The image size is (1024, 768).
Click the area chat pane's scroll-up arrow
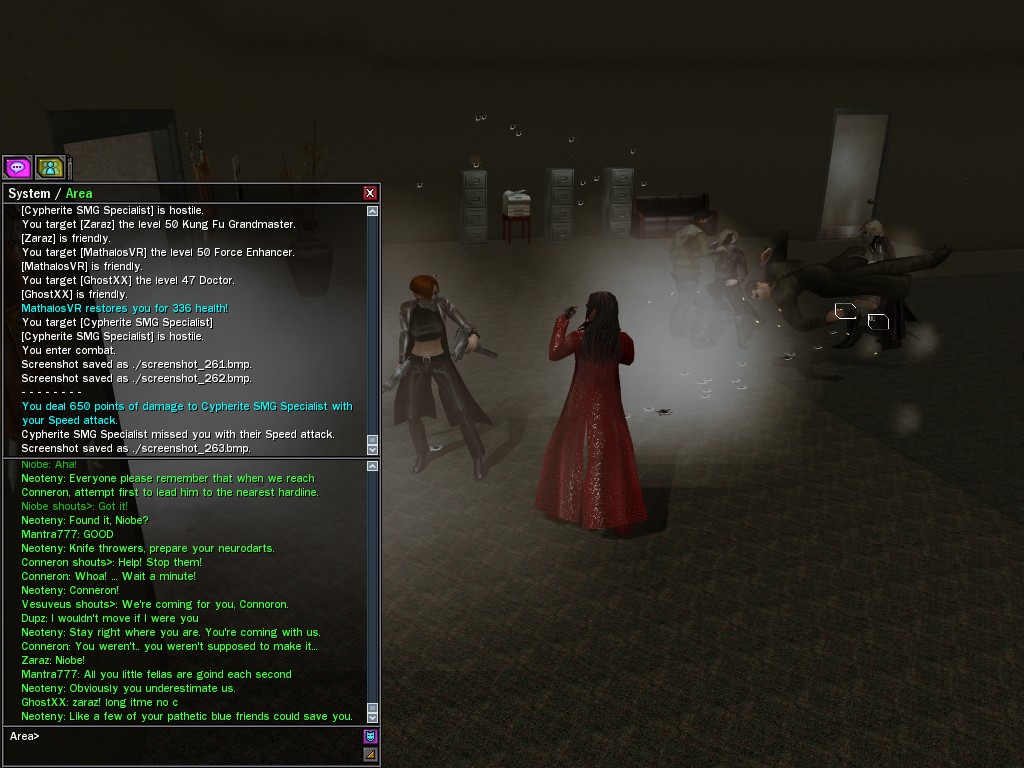point(373,466)
